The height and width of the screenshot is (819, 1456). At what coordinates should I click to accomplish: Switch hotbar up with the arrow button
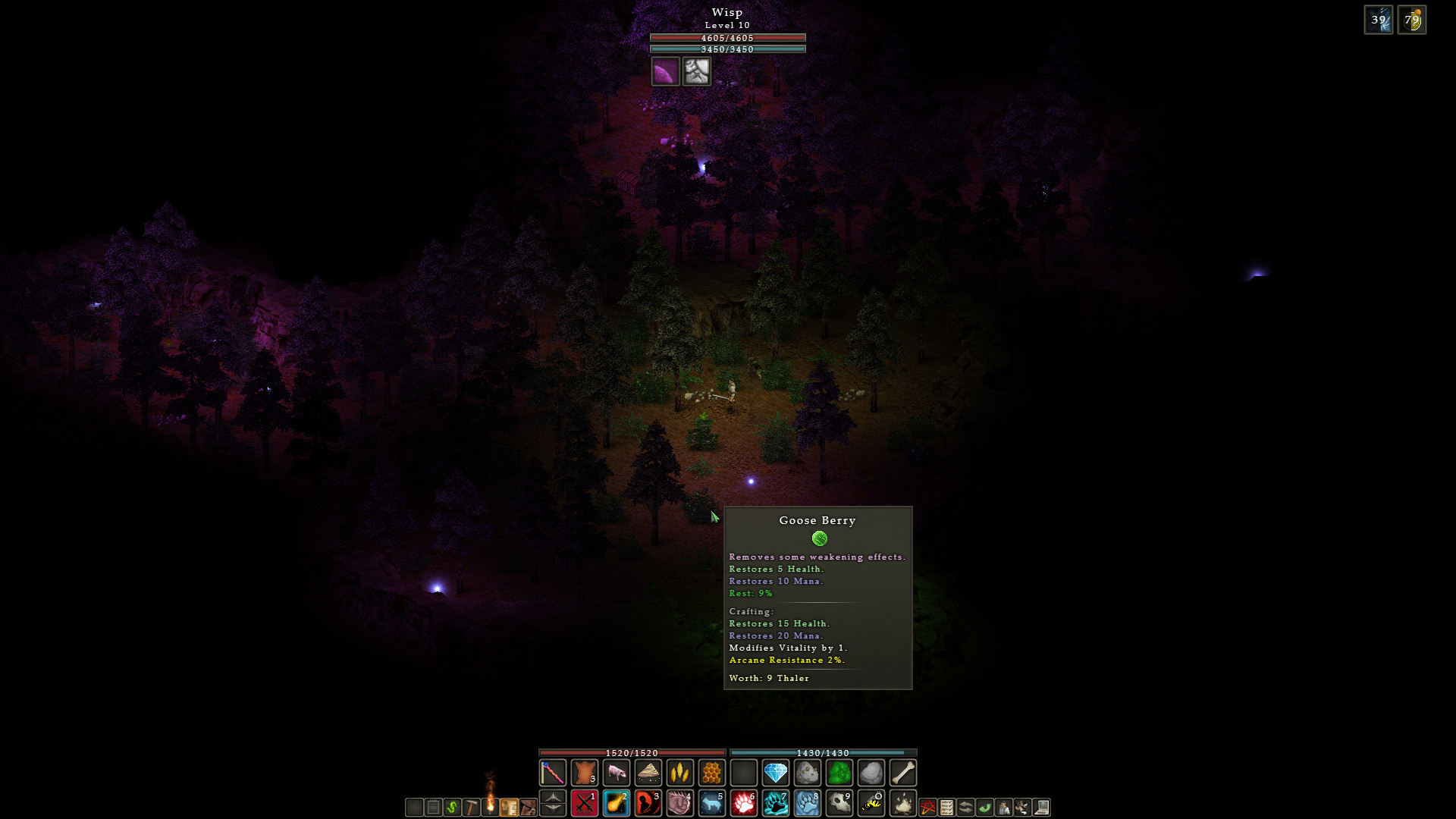pyautogui.click(x=553, y=797)
